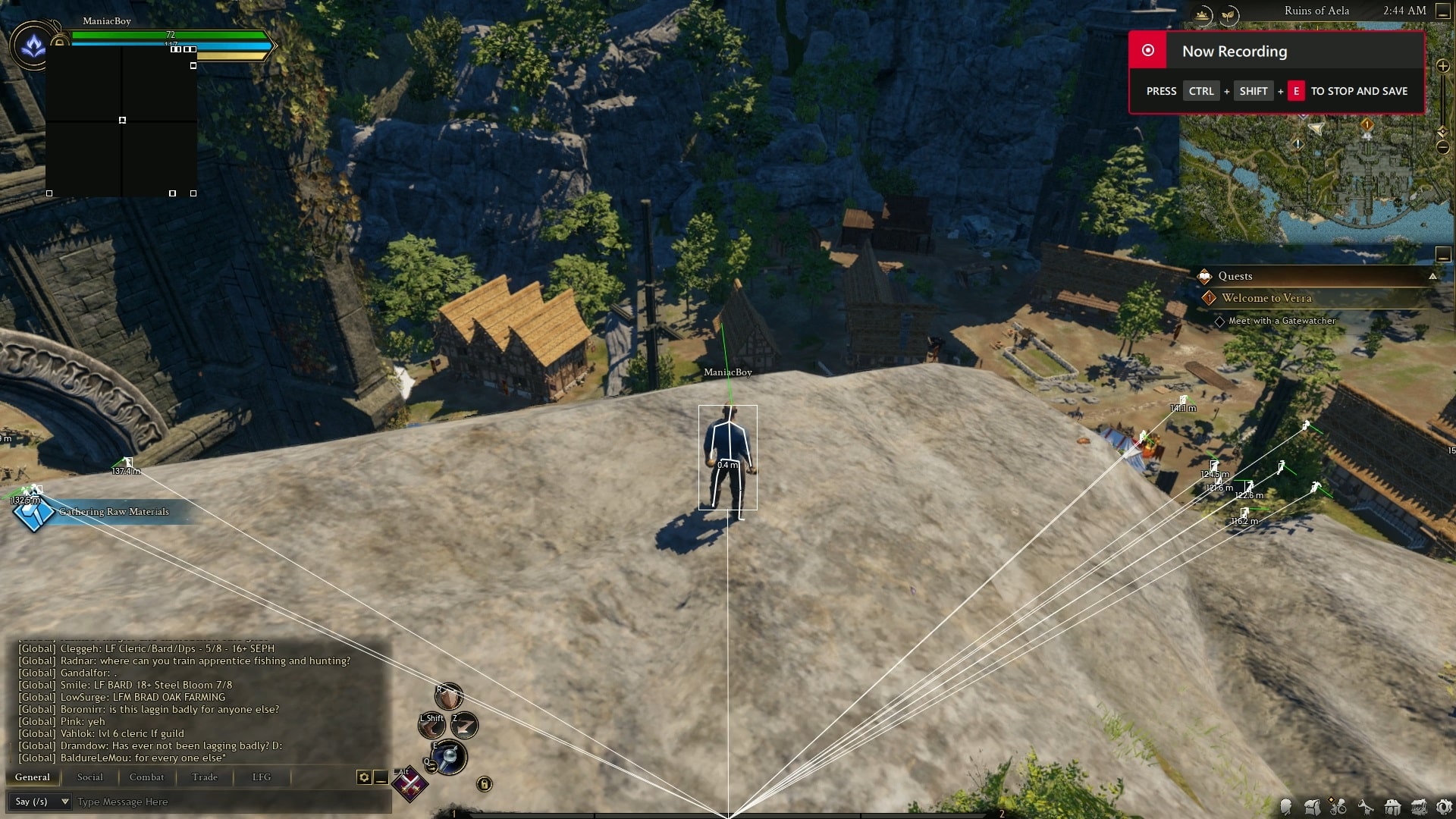
Task: Switch to the LFG chat tab
Action: coord(260,777)
